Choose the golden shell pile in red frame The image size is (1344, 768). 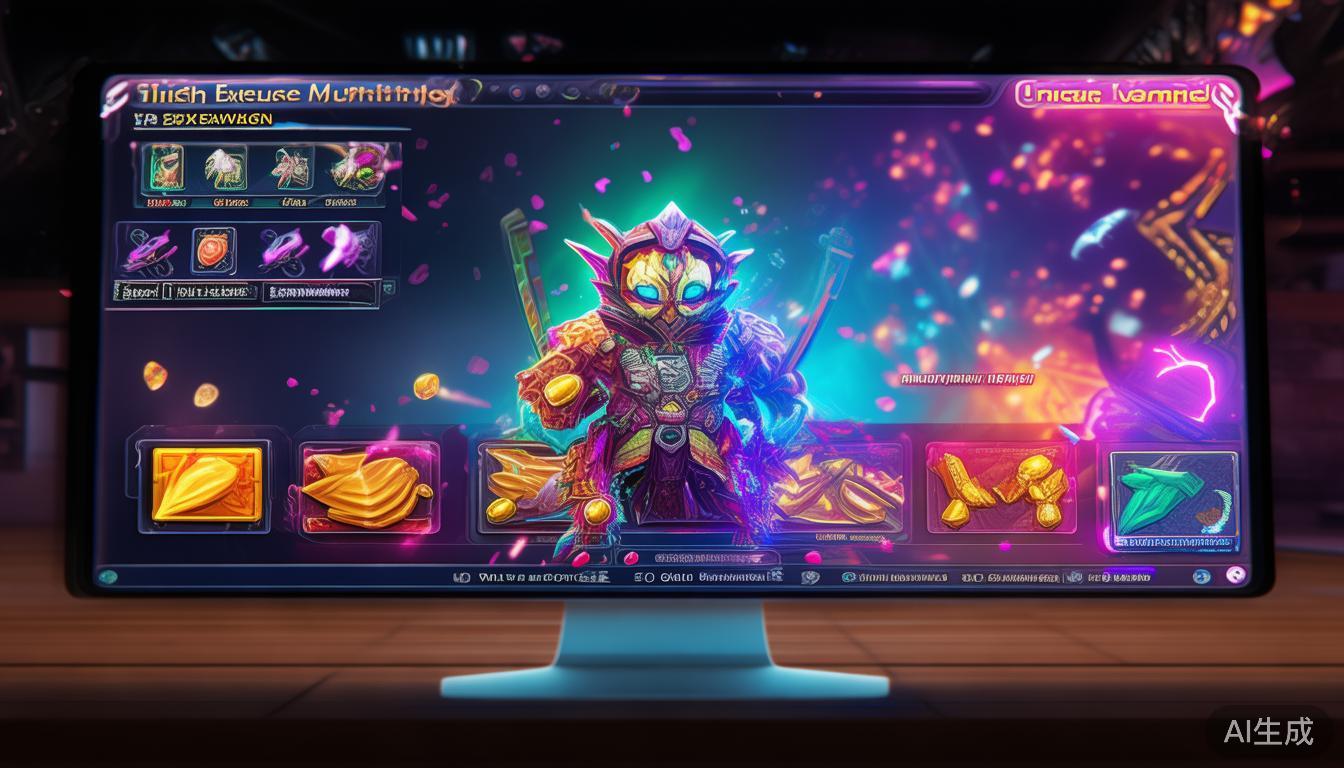(x=369, y=485)
